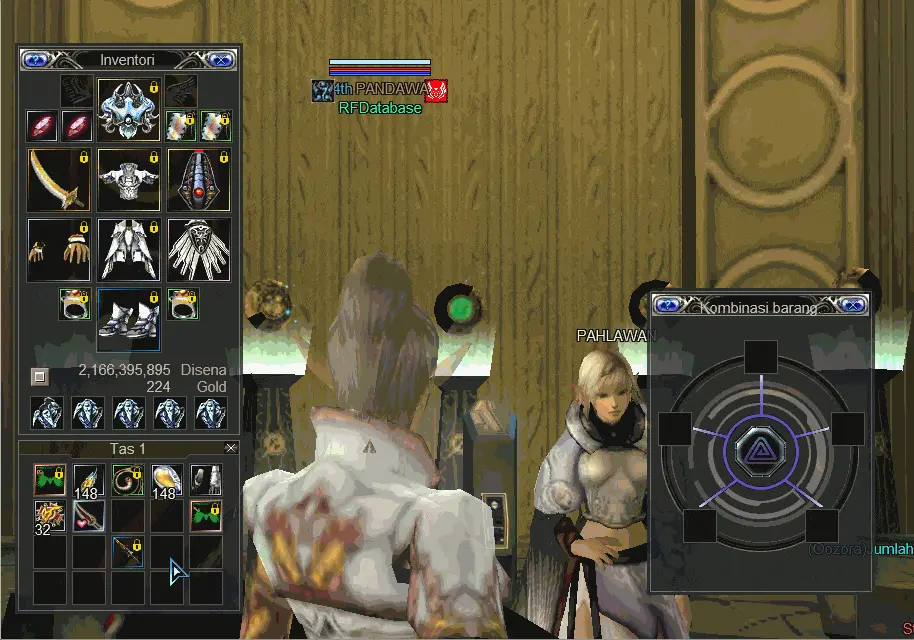Select the equipped curved sword slot
The image size is (914, 640).
click(x=59, y=180)
